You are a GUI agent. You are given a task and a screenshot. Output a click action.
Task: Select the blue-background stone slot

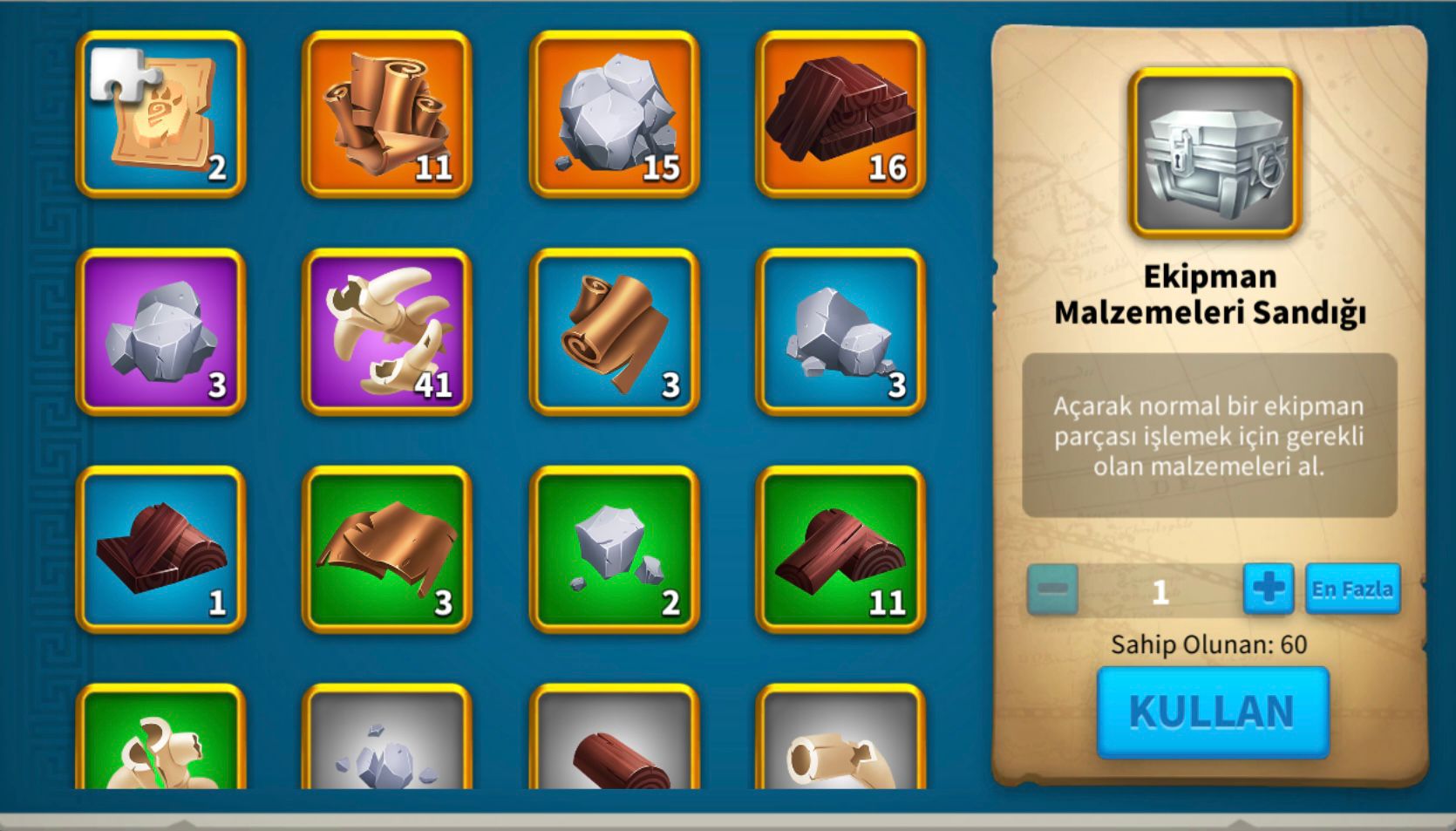pos(840,331)
